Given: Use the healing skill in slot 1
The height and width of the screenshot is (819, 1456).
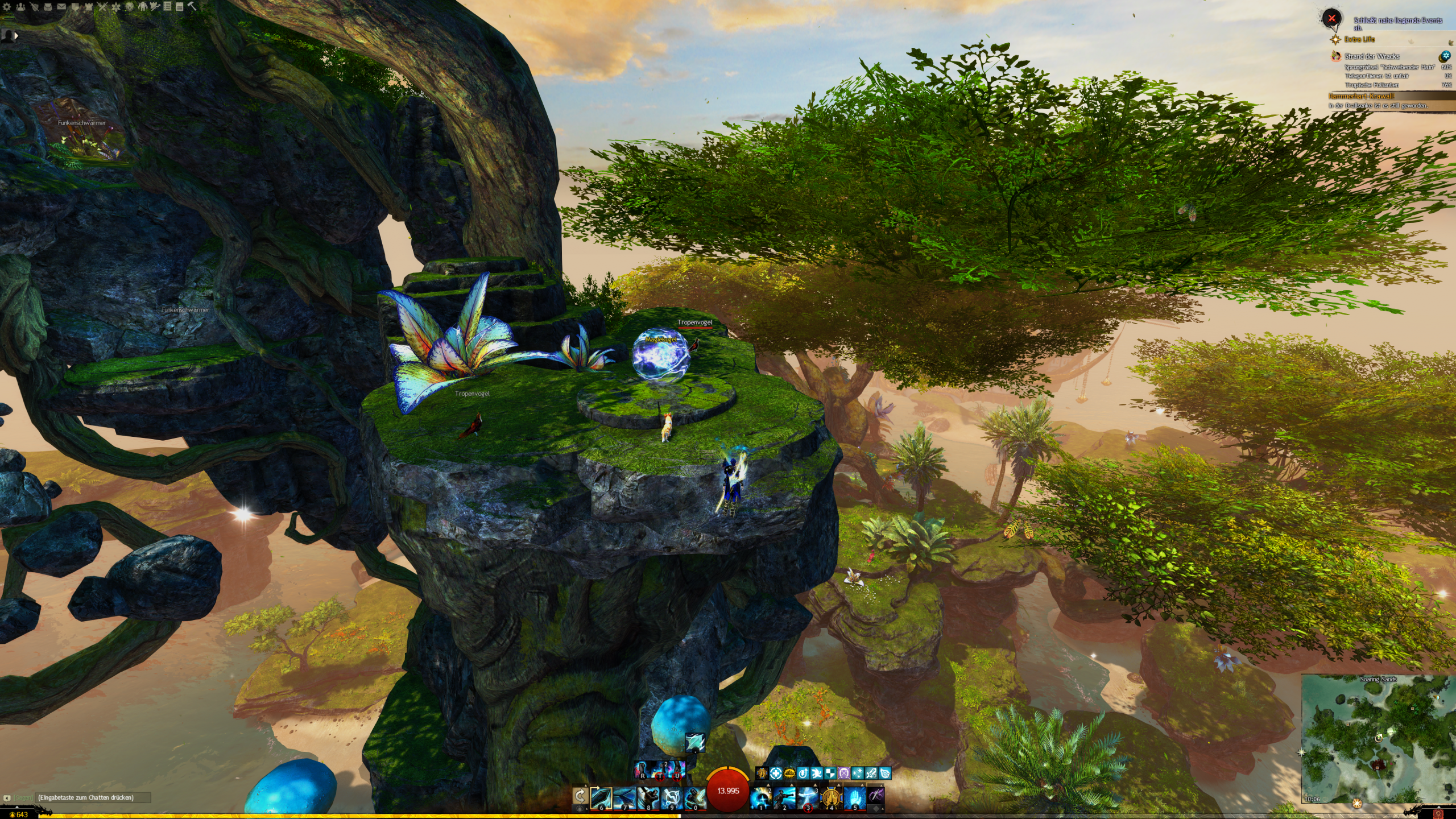Looking at the screenshot, I should point(761,798).
